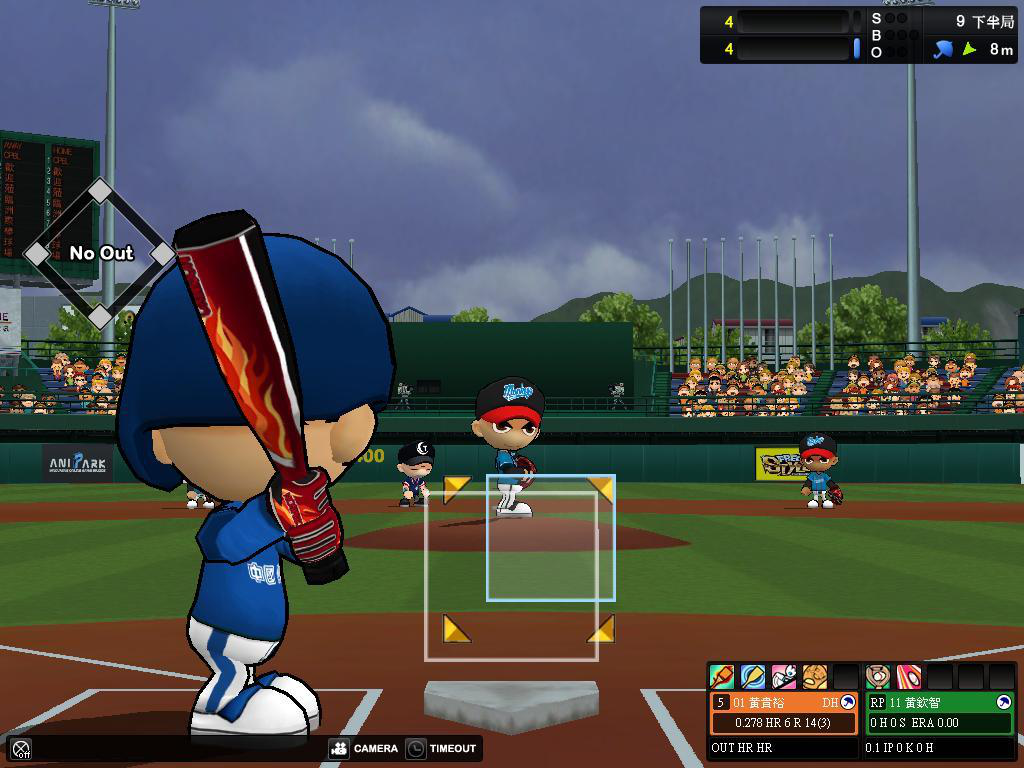Viewport: 1024px width, 768px height.
Task: Click the CAMERA button
Action: click(363, 748)
